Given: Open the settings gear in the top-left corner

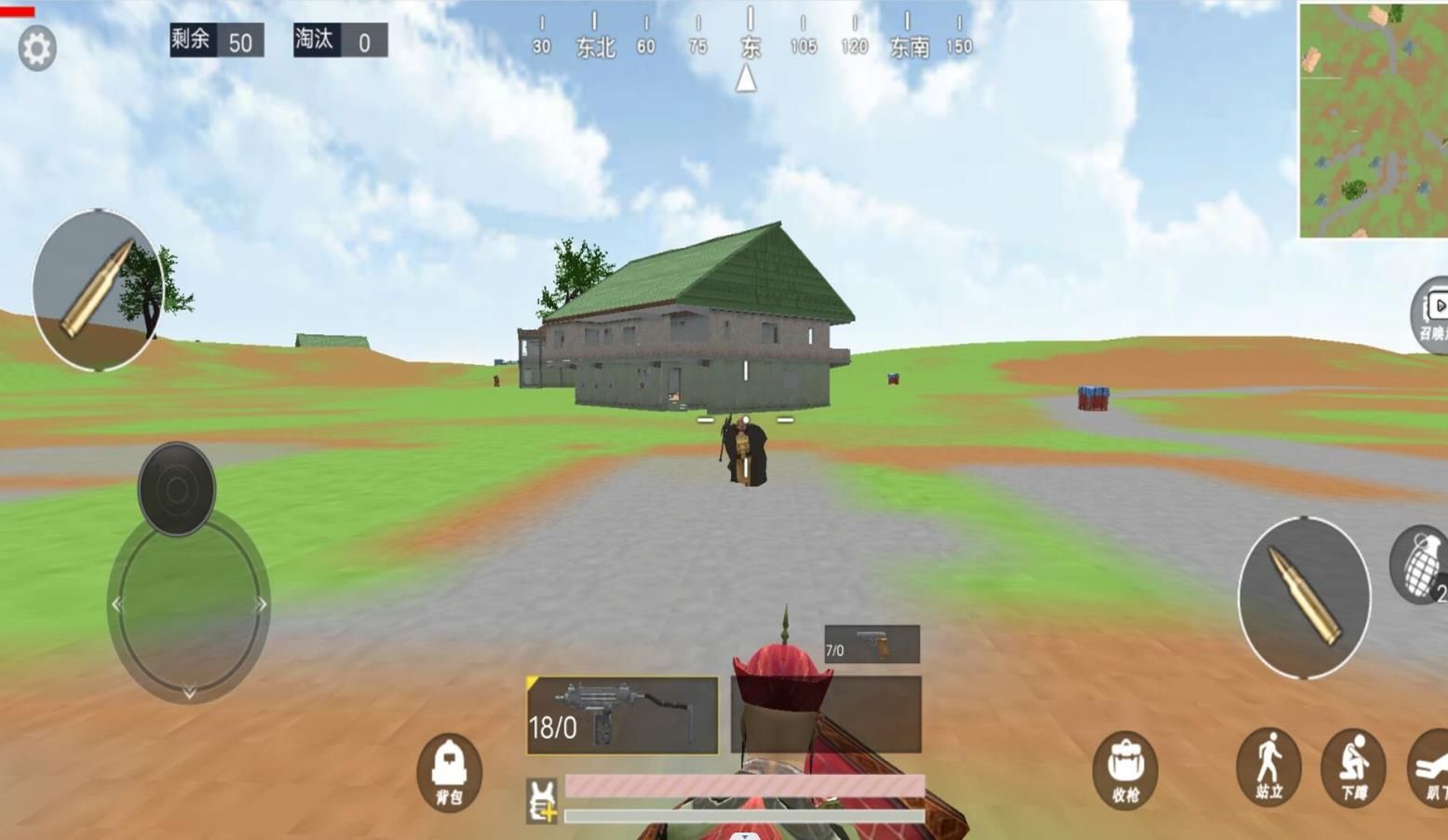Looking at the screenshot, I should (35, 47).
